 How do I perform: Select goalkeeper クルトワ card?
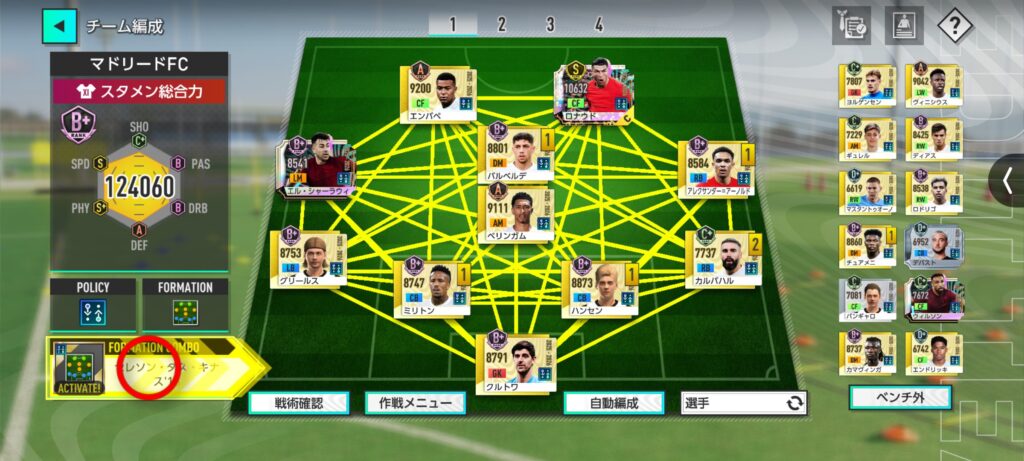tap(517, 360)
